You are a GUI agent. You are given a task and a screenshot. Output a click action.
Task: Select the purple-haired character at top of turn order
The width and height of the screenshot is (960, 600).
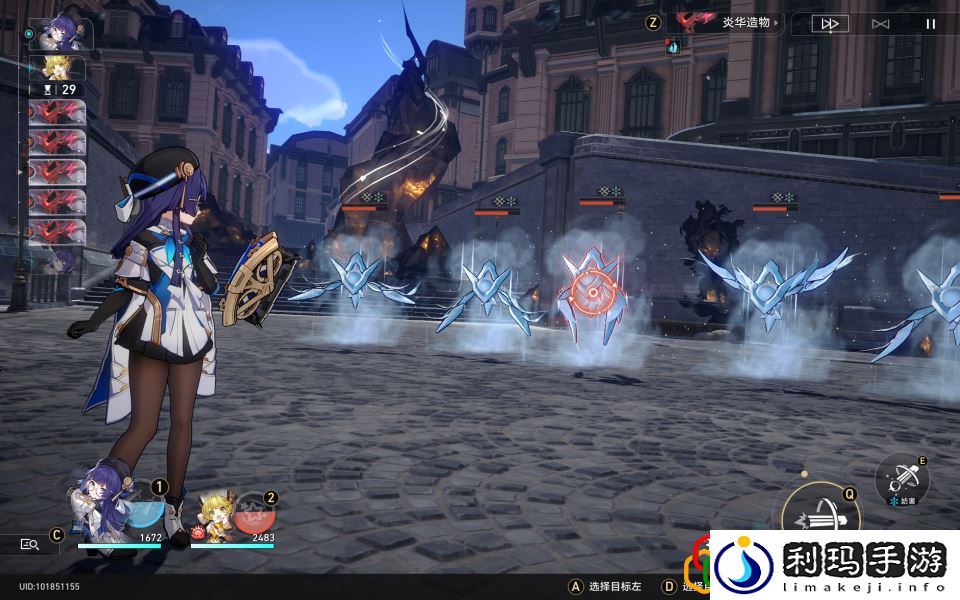pos(62,34)
